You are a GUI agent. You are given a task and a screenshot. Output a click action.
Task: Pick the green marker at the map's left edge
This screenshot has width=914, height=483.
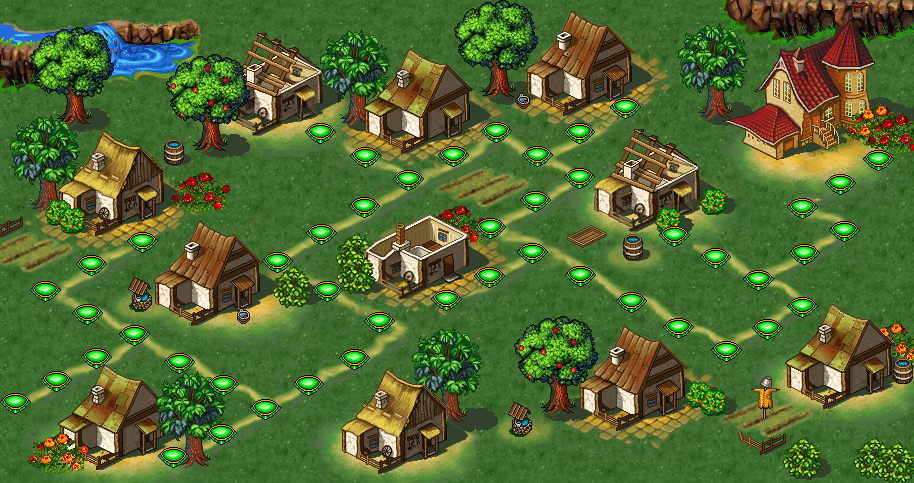click(x=15, y=402)
